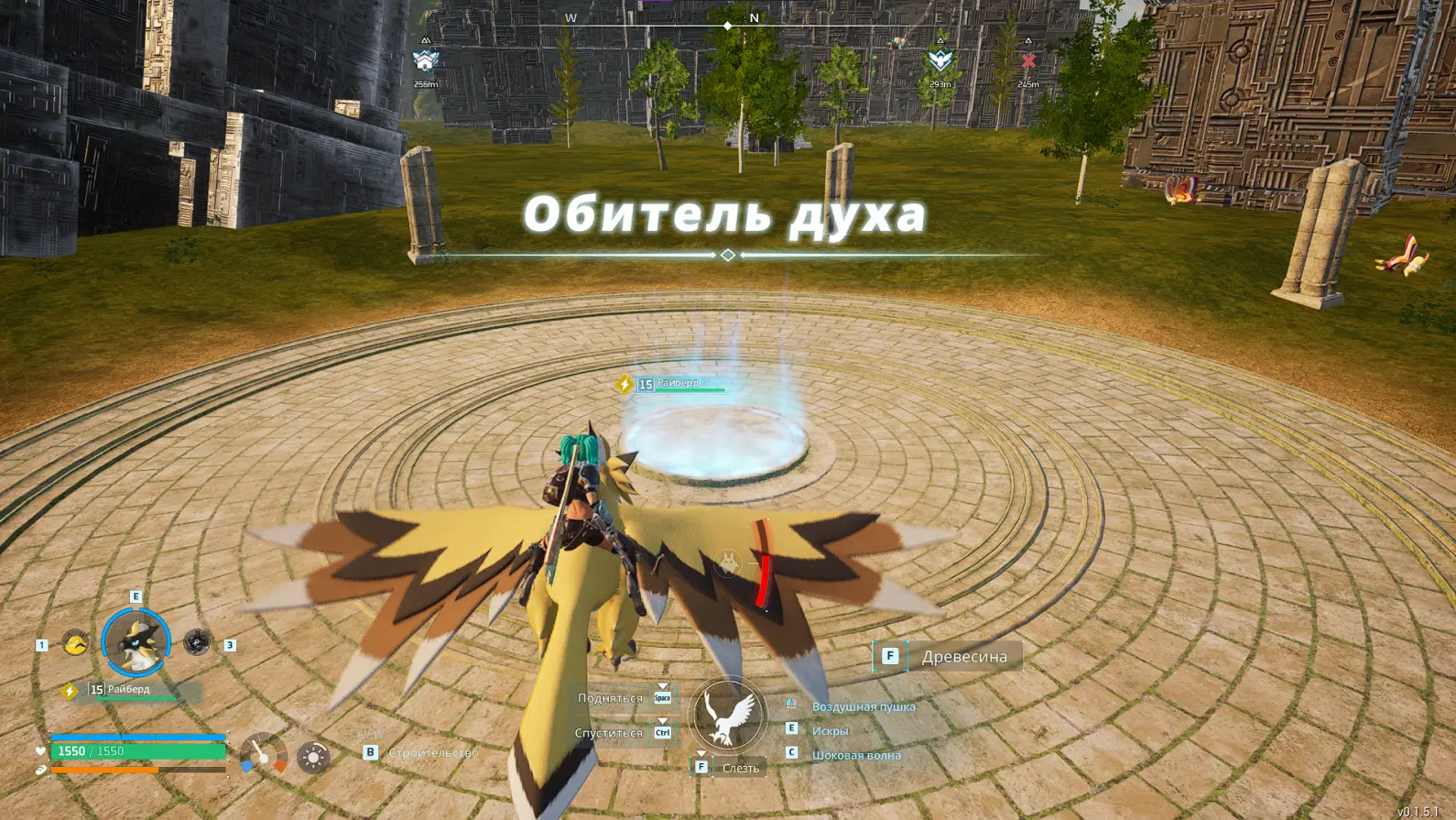Click the Слезть dismount label
1456x820 pixels.
click(740, 768)
